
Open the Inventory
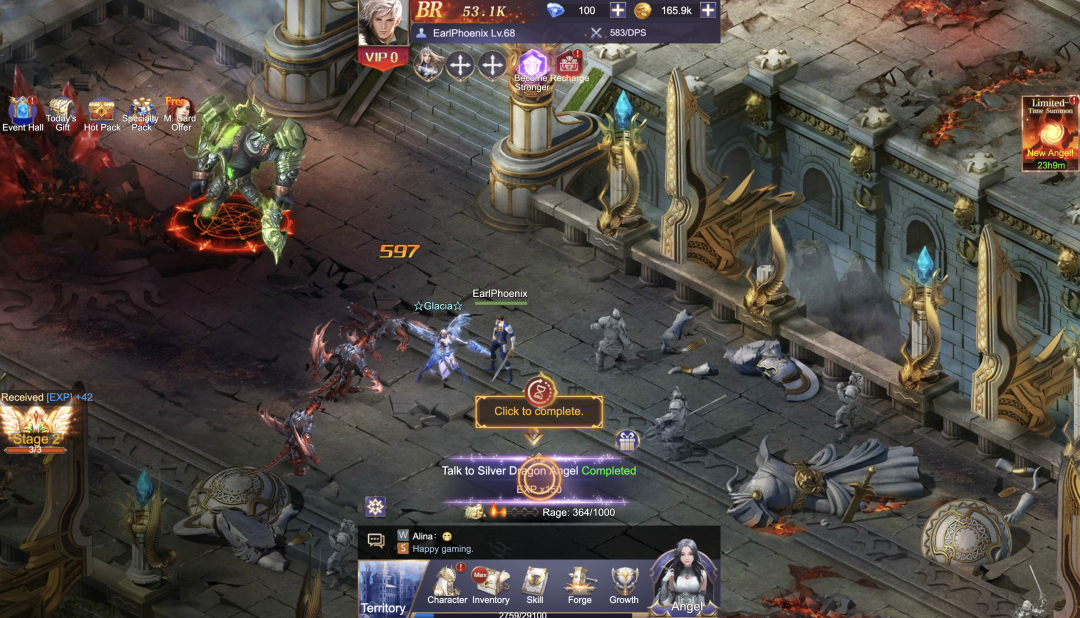click(491, 585)
